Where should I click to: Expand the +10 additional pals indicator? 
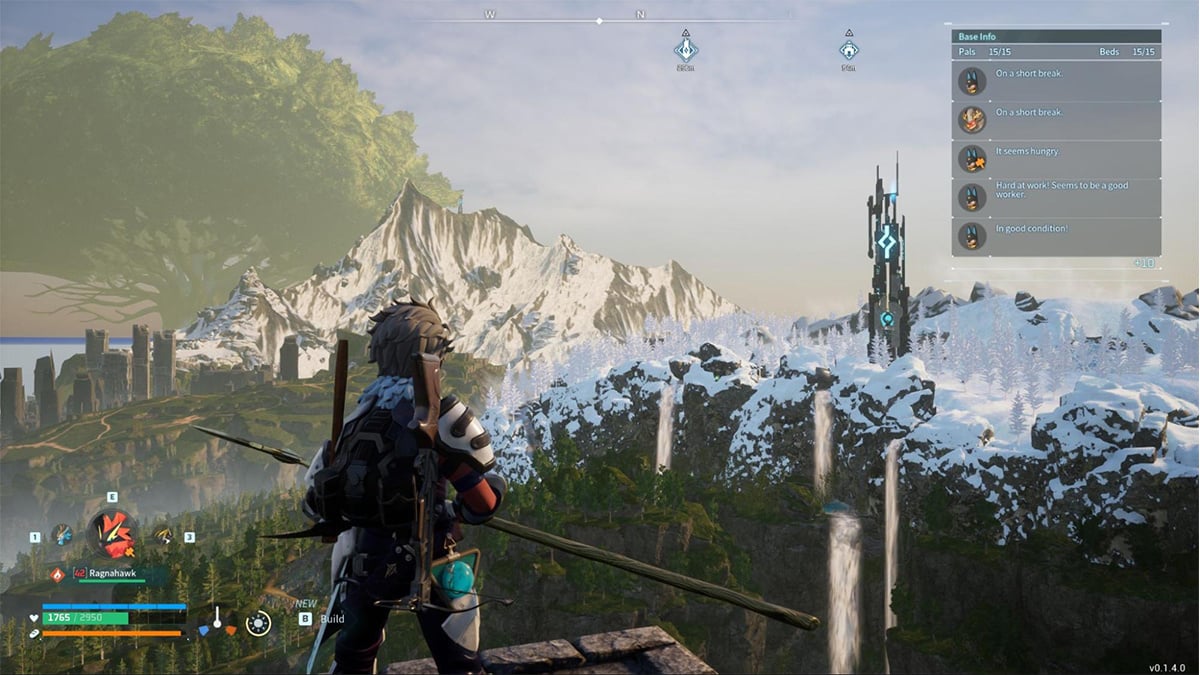pyautogui.click(x=1146, y=263)
